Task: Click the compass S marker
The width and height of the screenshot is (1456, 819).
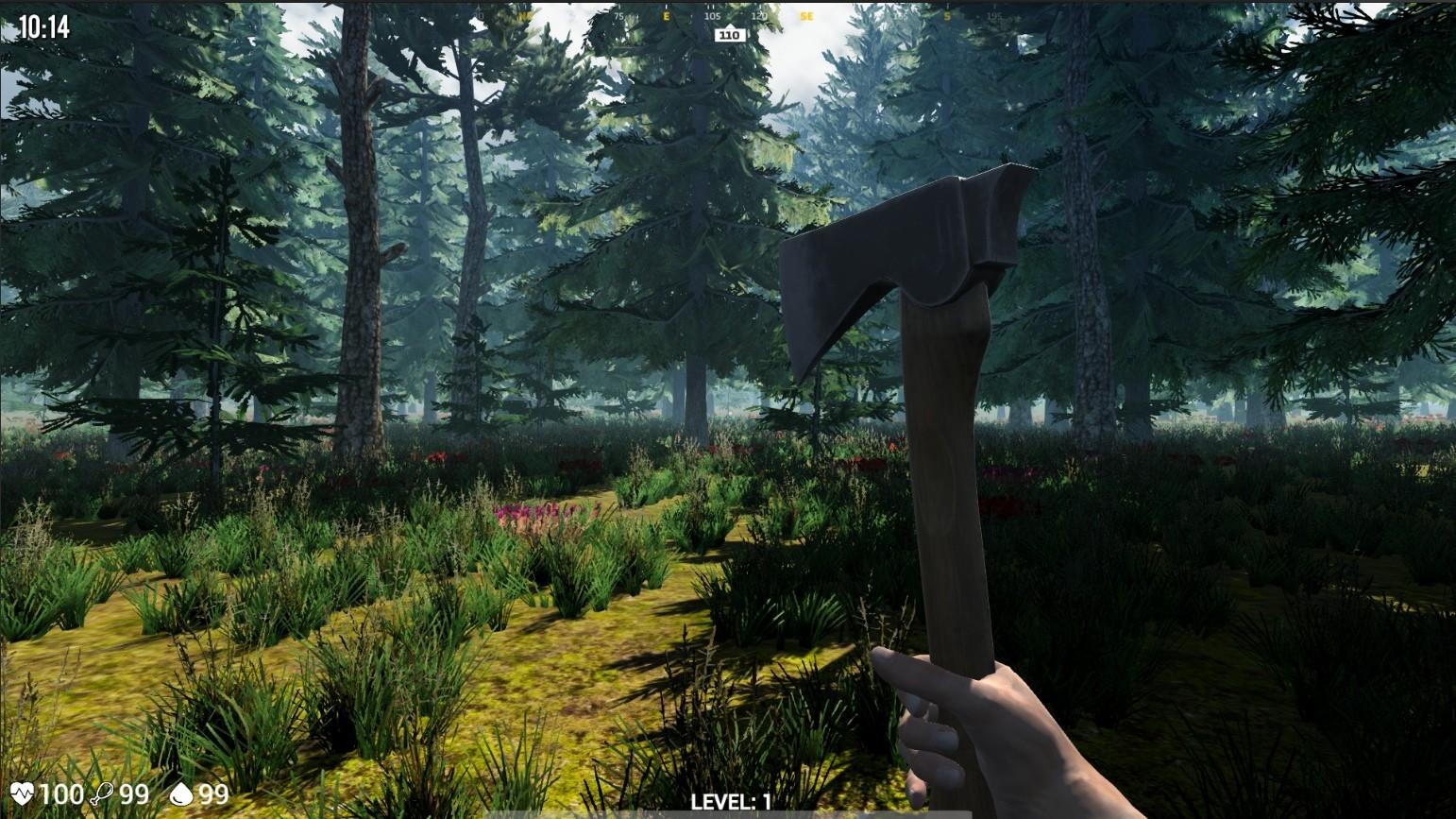Action: (x=947, y=16)
